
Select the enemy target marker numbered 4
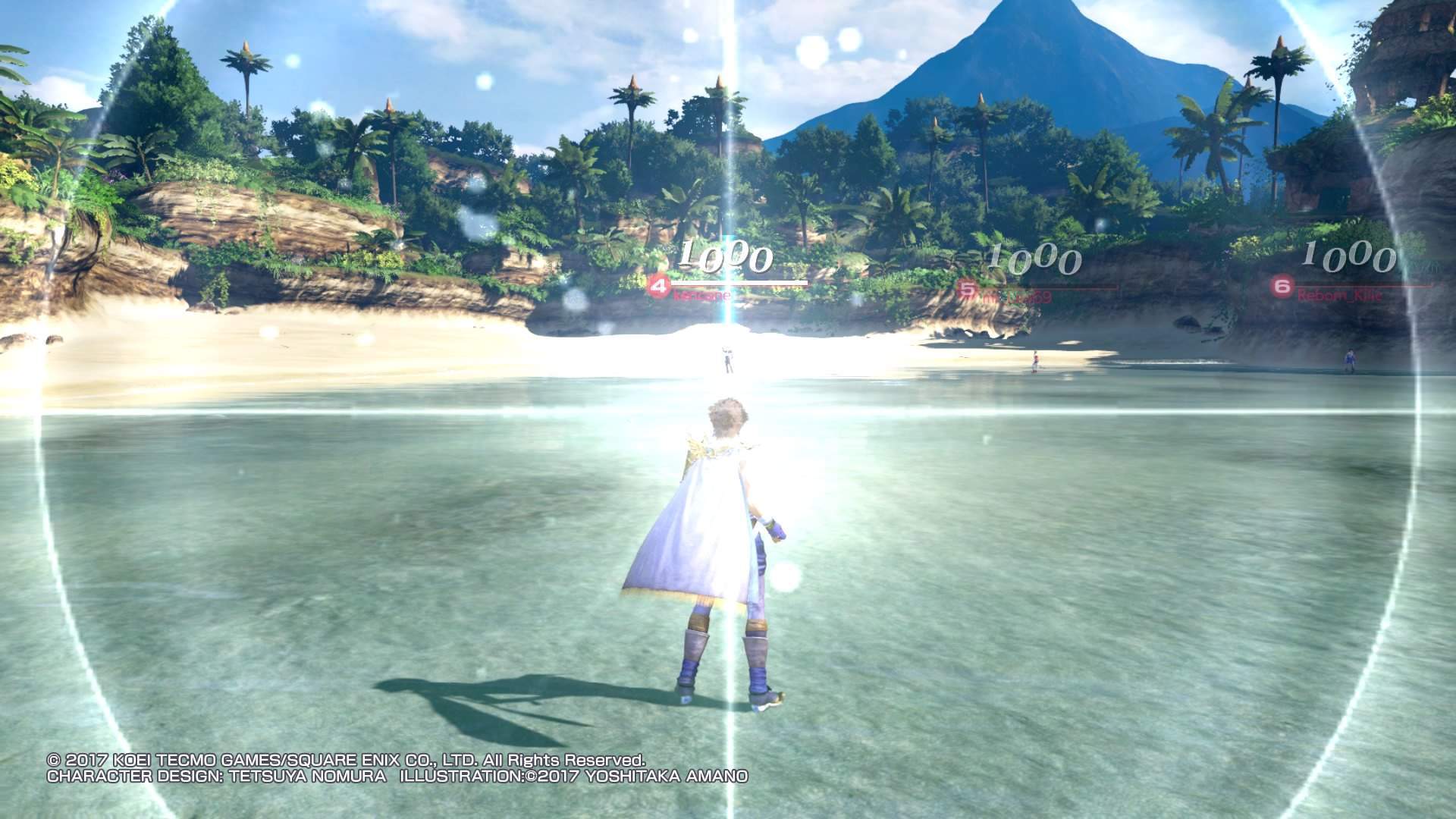pyautogui.click(x=659, y=287)
